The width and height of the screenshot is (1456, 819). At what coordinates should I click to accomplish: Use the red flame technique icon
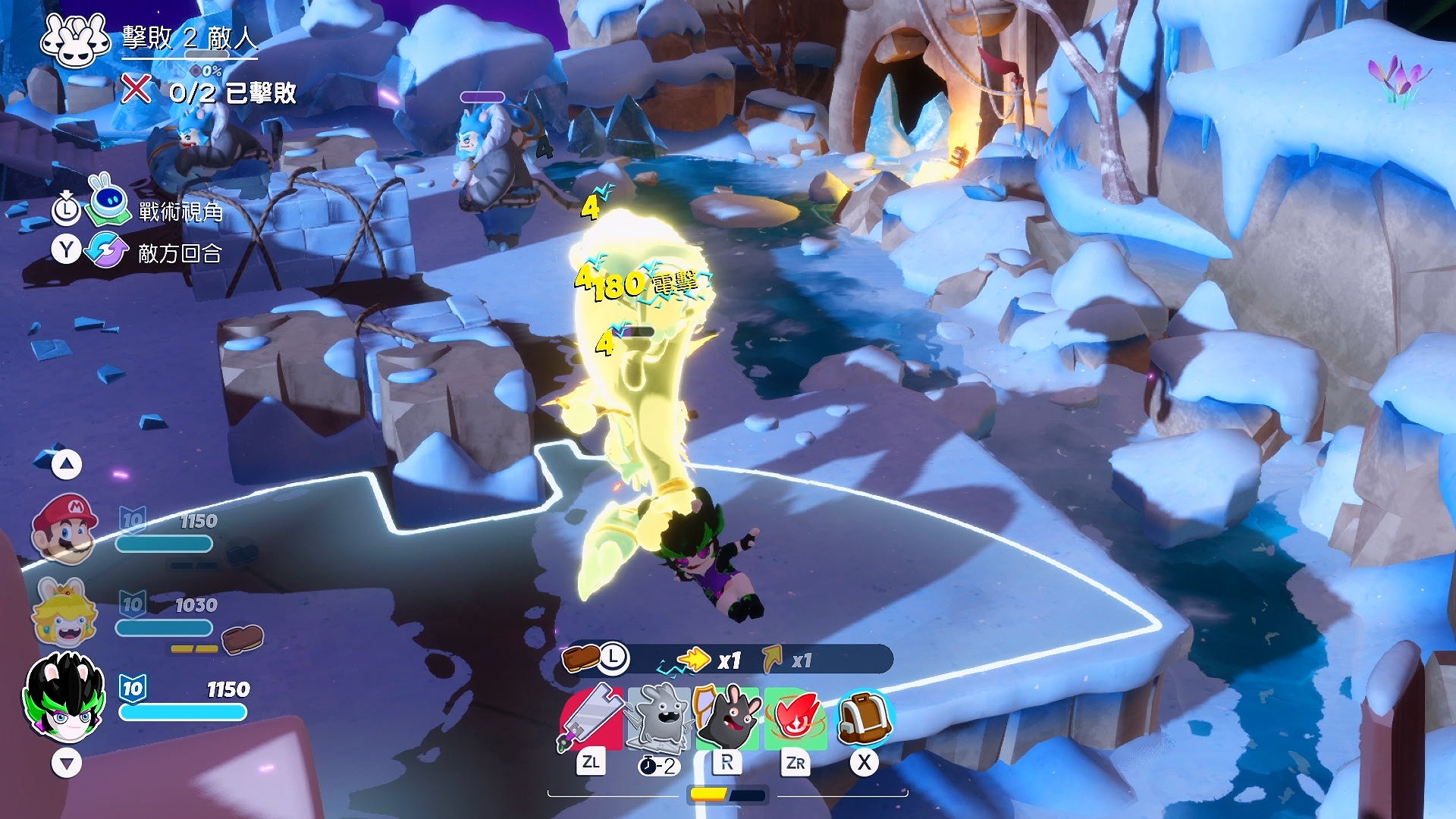[795, 717]
